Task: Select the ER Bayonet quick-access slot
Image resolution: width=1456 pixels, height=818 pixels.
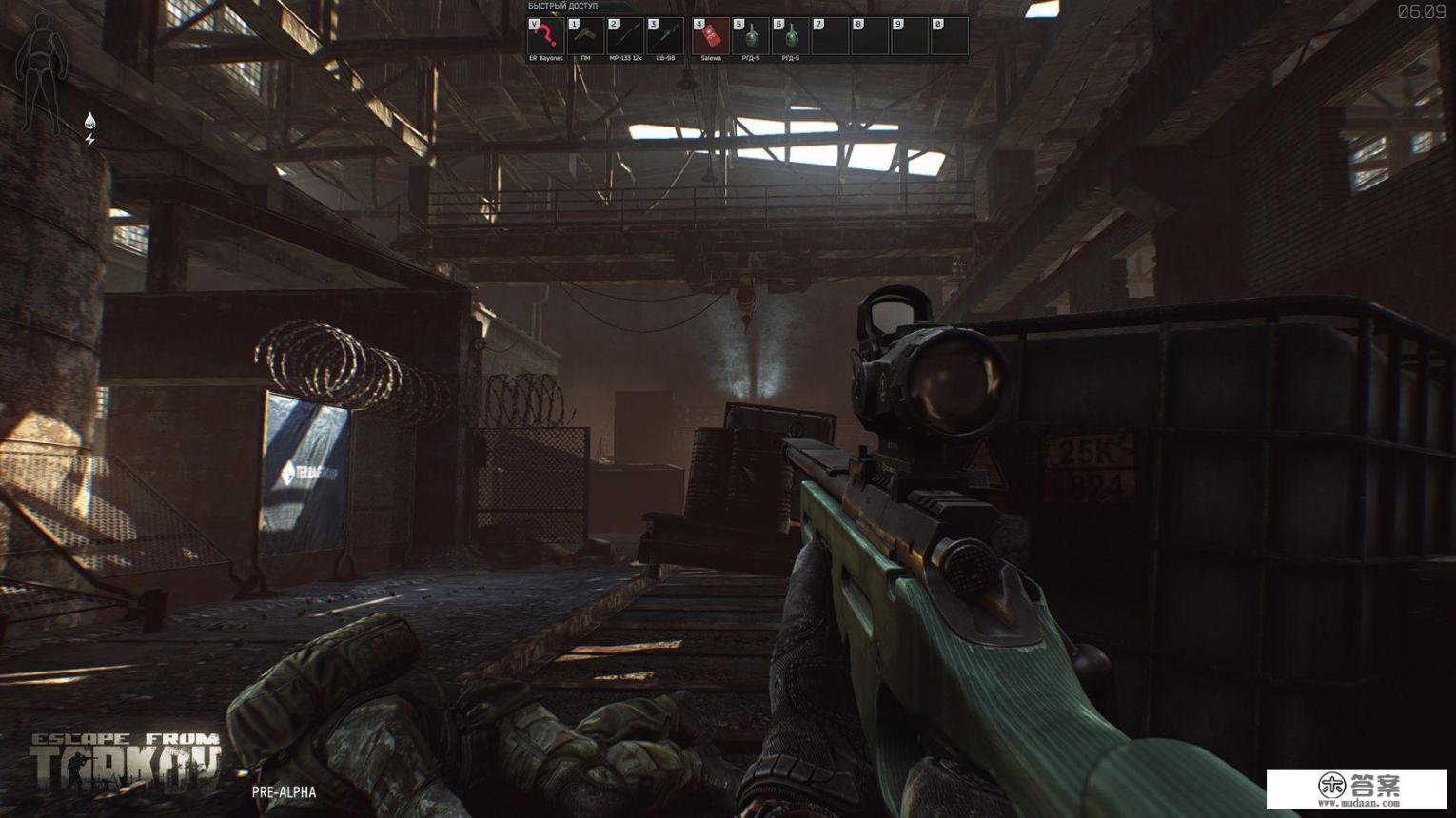Action: pos(545,36)
